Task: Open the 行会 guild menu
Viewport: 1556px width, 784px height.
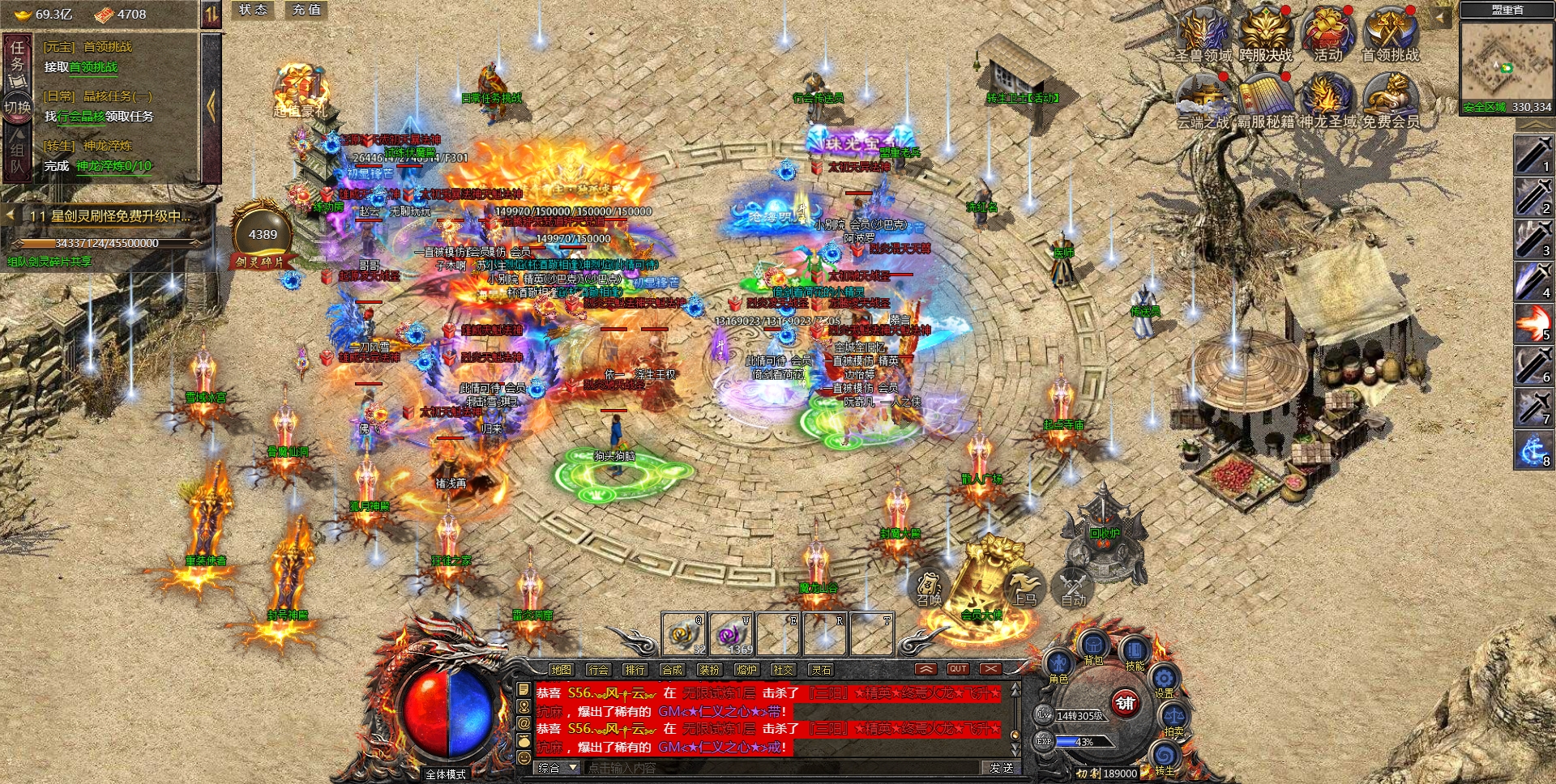Action: click(598, 670)
